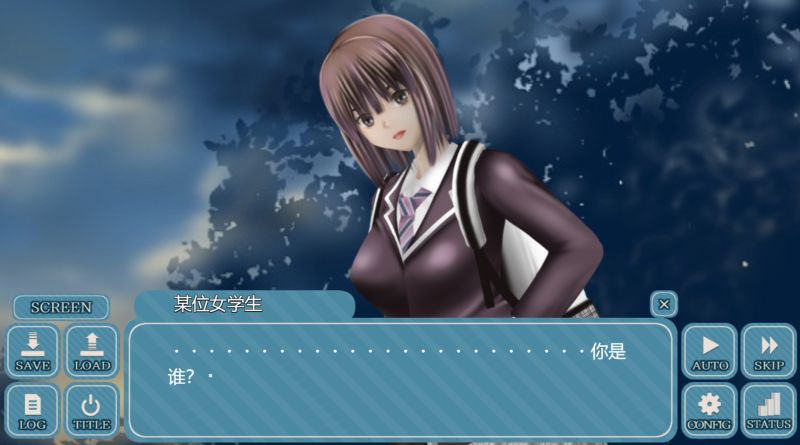This screenshot has height=445, width=800.
Task: Click the SCREEN button
Action: click(x=61, y=307)
